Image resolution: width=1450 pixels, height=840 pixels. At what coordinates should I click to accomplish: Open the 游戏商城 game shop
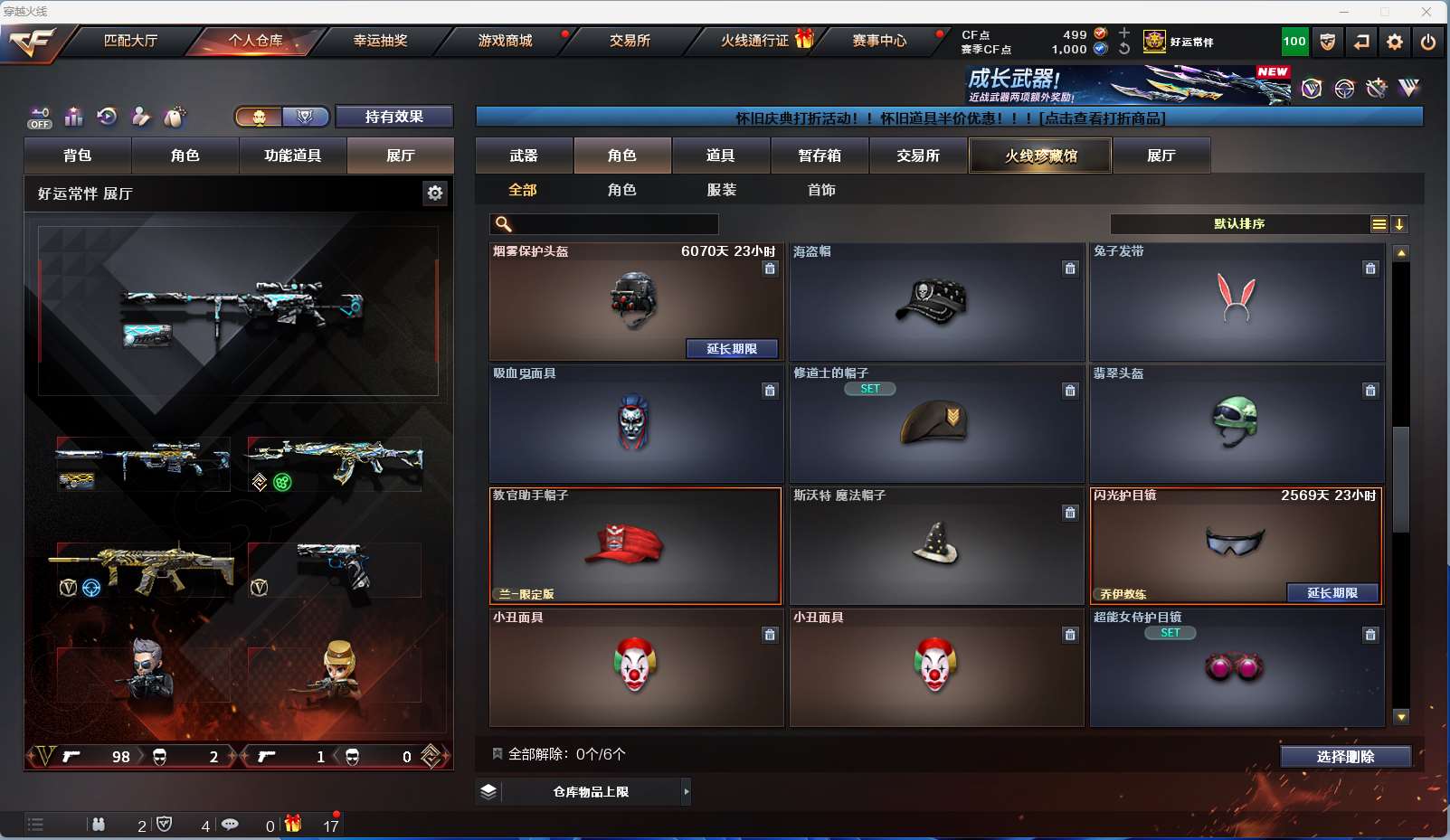pos(505,41)
